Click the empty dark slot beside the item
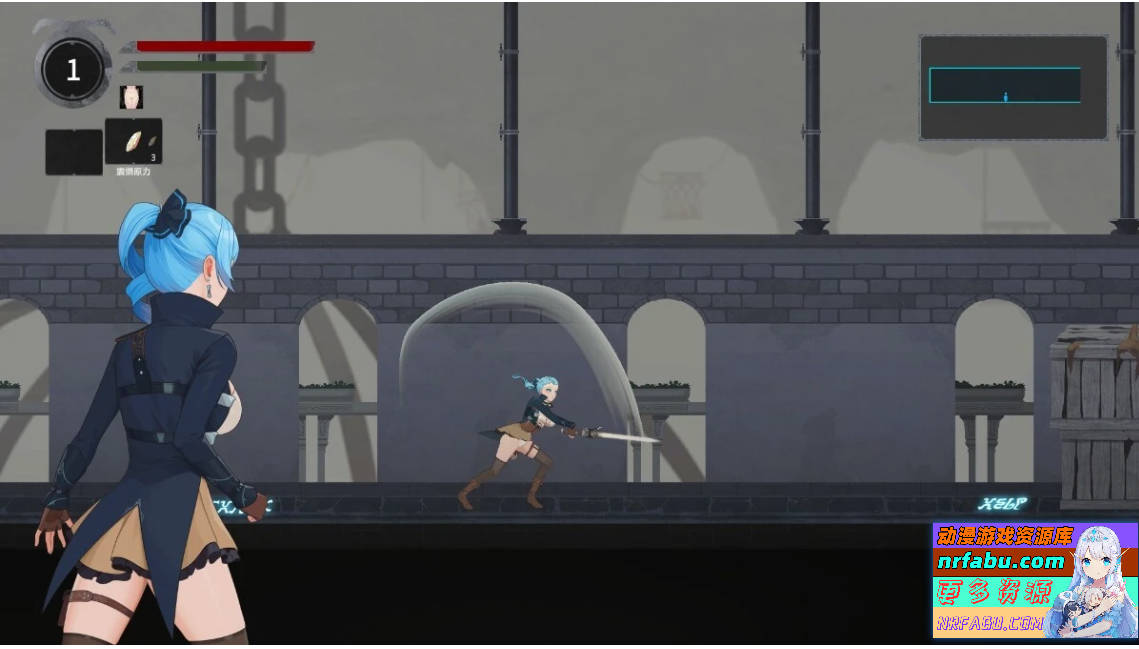 point(74,152)
